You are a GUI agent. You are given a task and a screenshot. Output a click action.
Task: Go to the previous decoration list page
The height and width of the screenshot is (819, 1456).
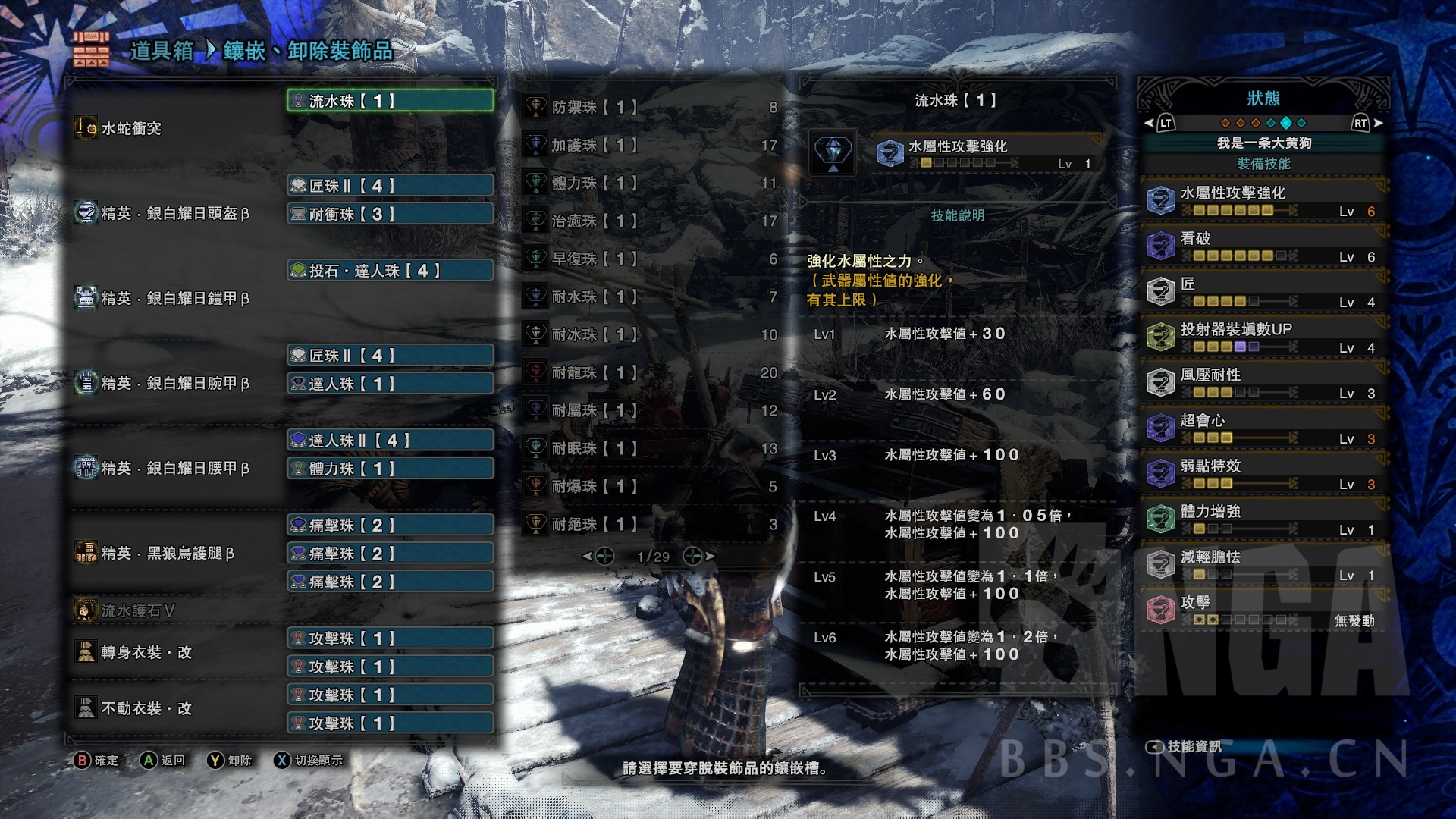click(598, 557)
